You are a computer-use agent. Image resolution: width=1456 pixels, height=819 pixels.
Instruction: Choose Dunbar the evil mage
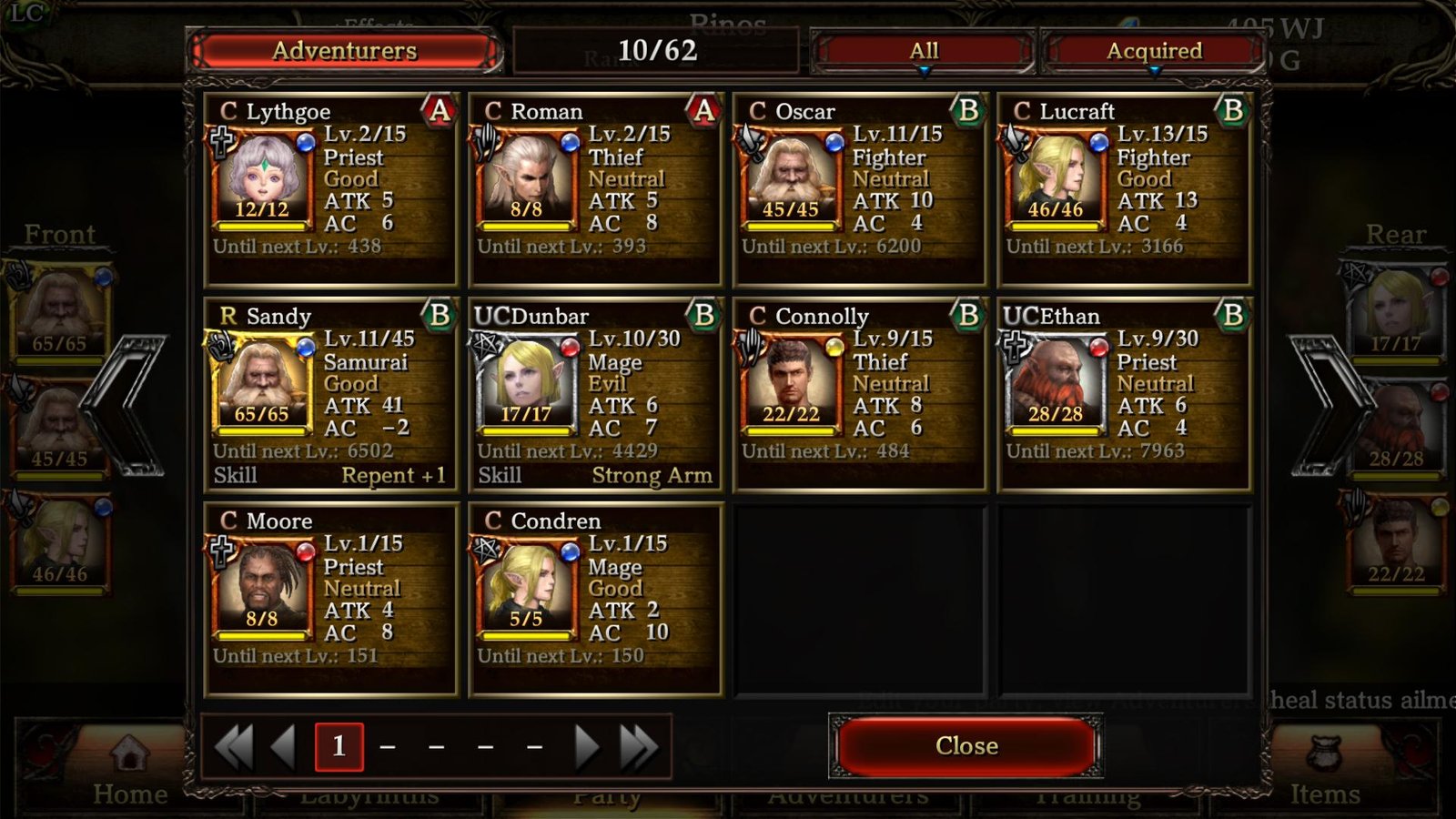click(595, 394)
